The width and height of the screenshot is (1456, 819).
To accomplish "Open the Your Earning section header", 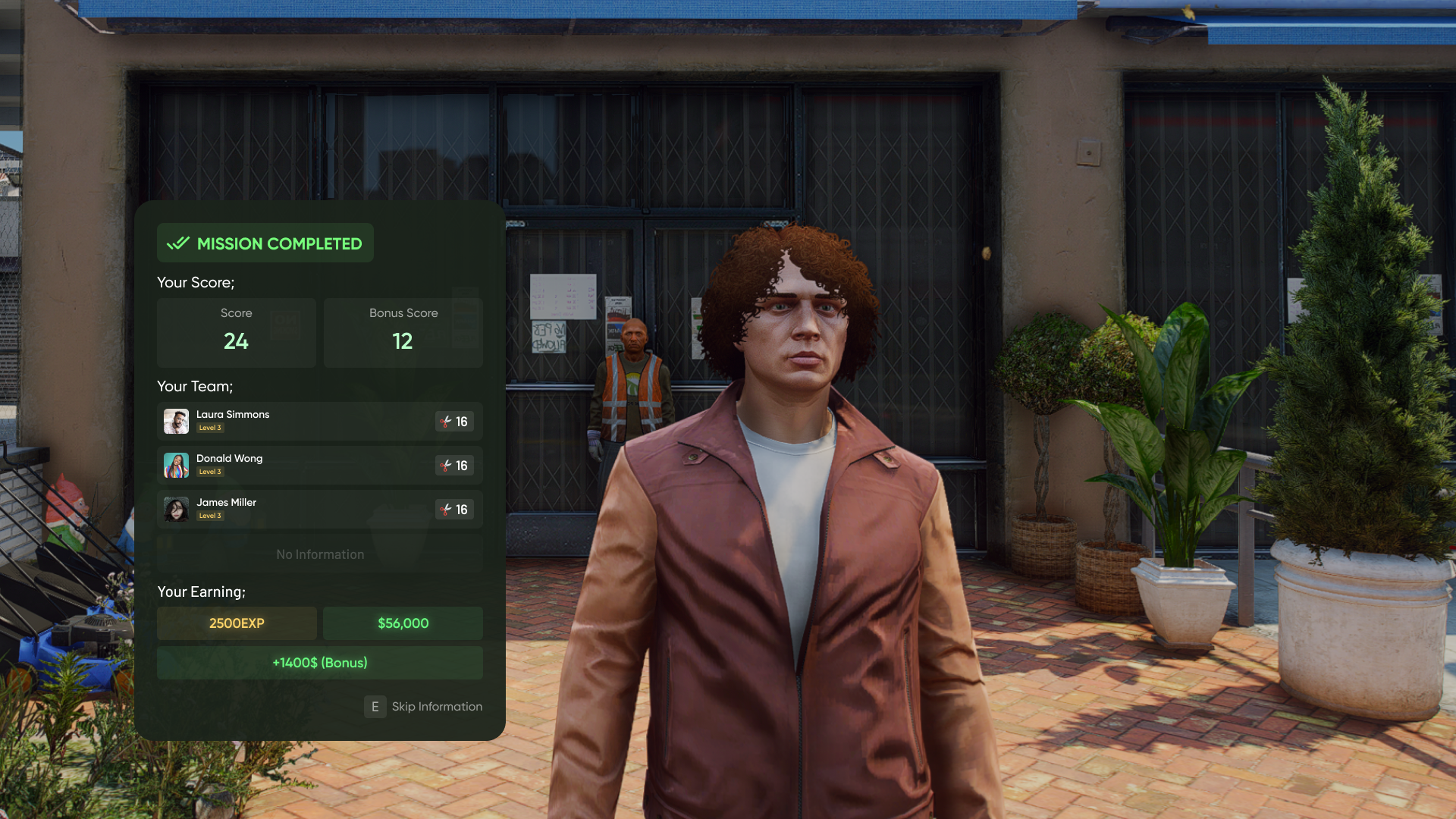I will [201, 591].
